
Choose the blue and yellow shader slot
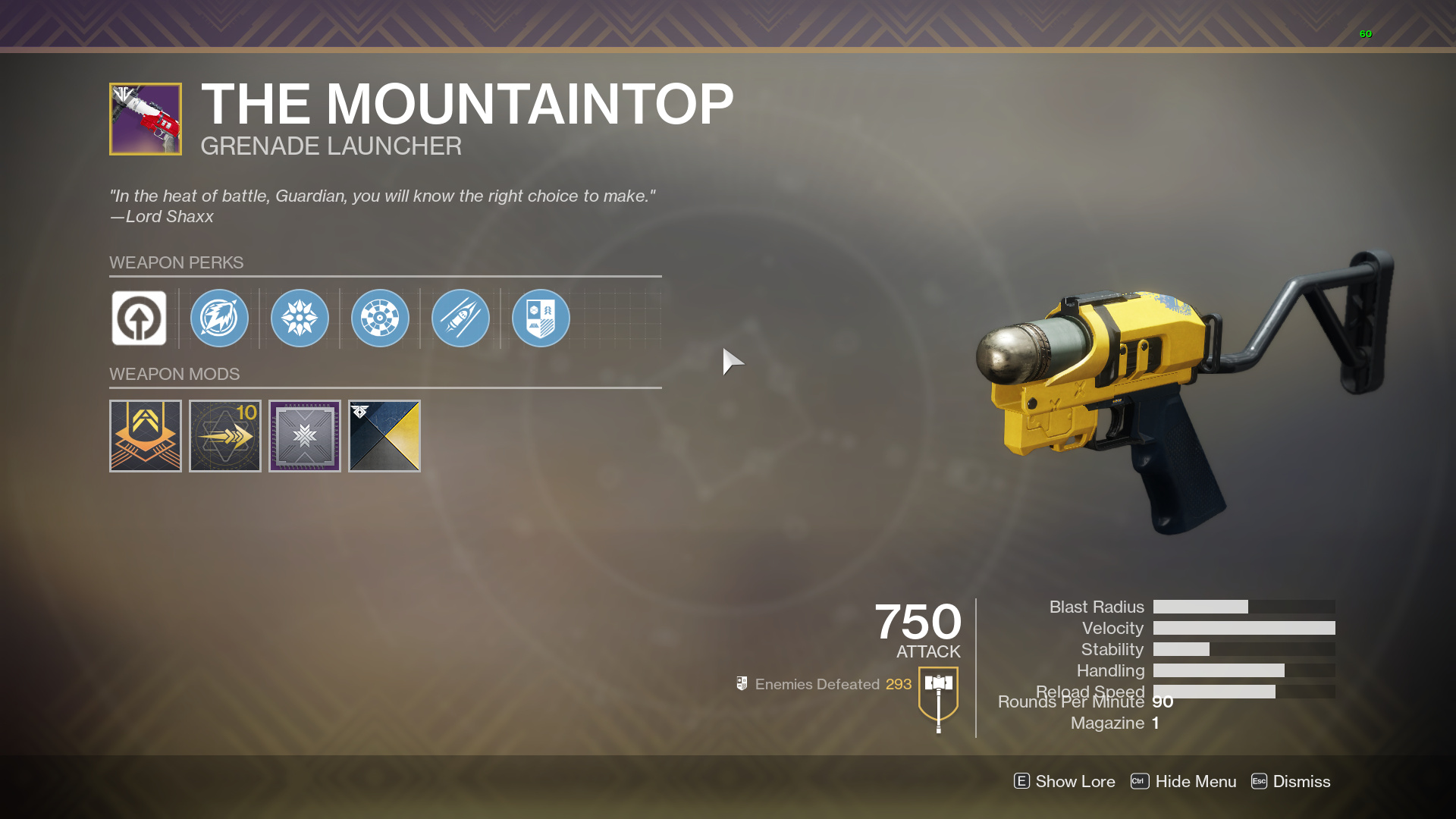point(384,436)
